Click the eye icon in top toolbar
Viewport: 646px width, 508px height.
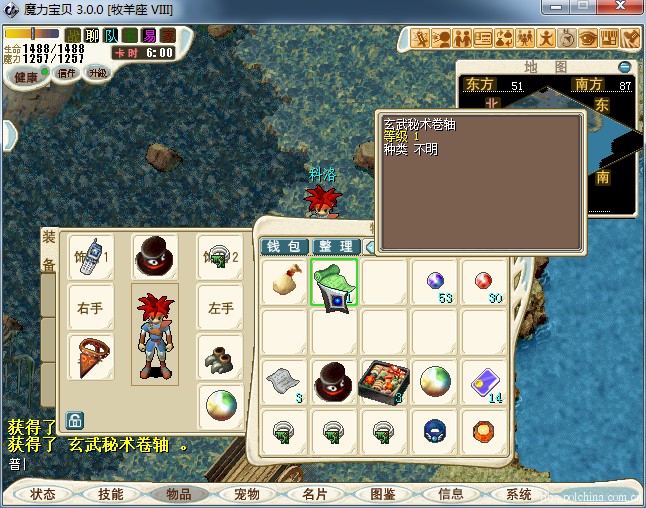(589, 39)
